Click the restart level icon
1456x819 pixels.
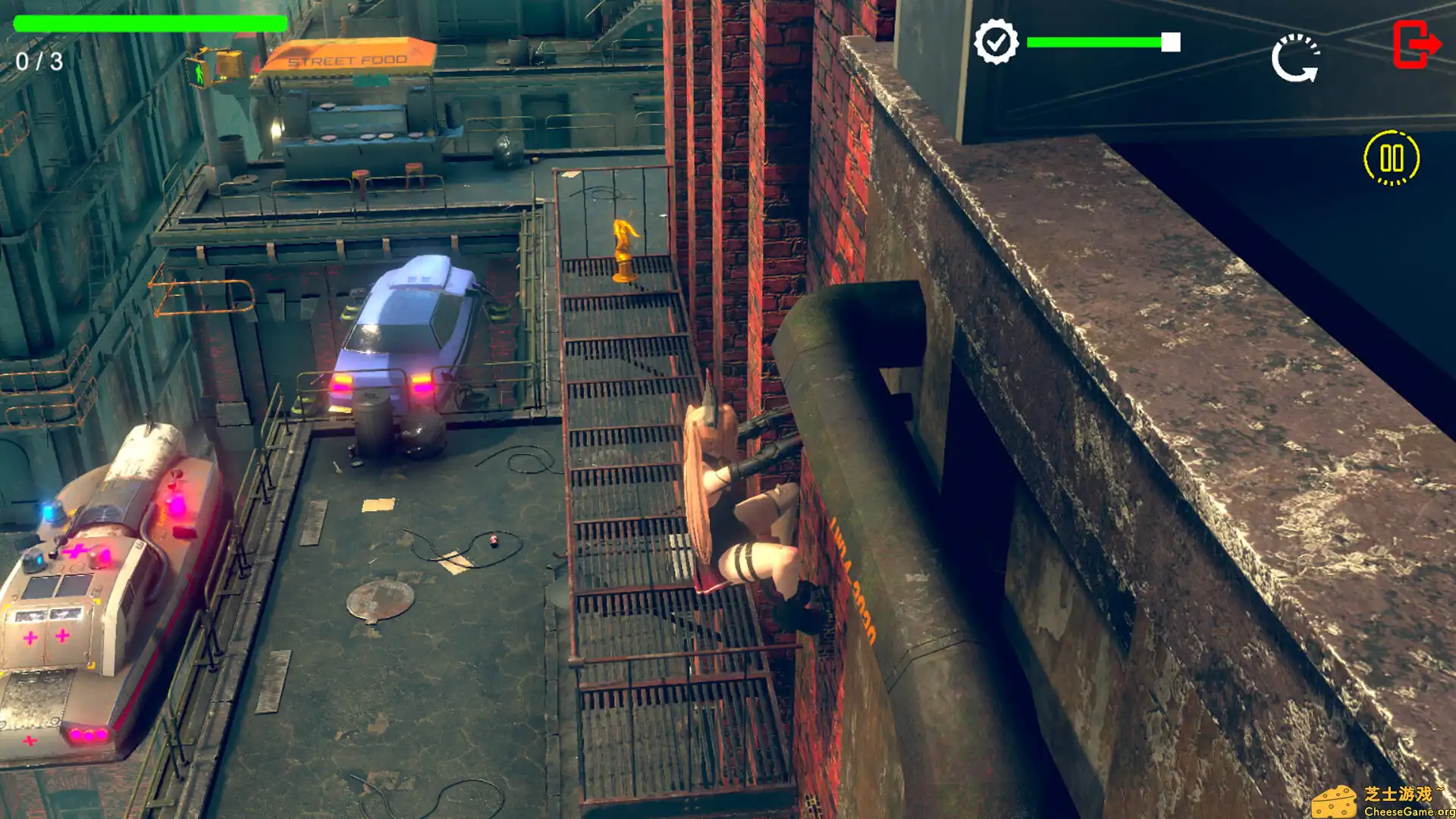pyautogui.click(x=1294, y=57)
